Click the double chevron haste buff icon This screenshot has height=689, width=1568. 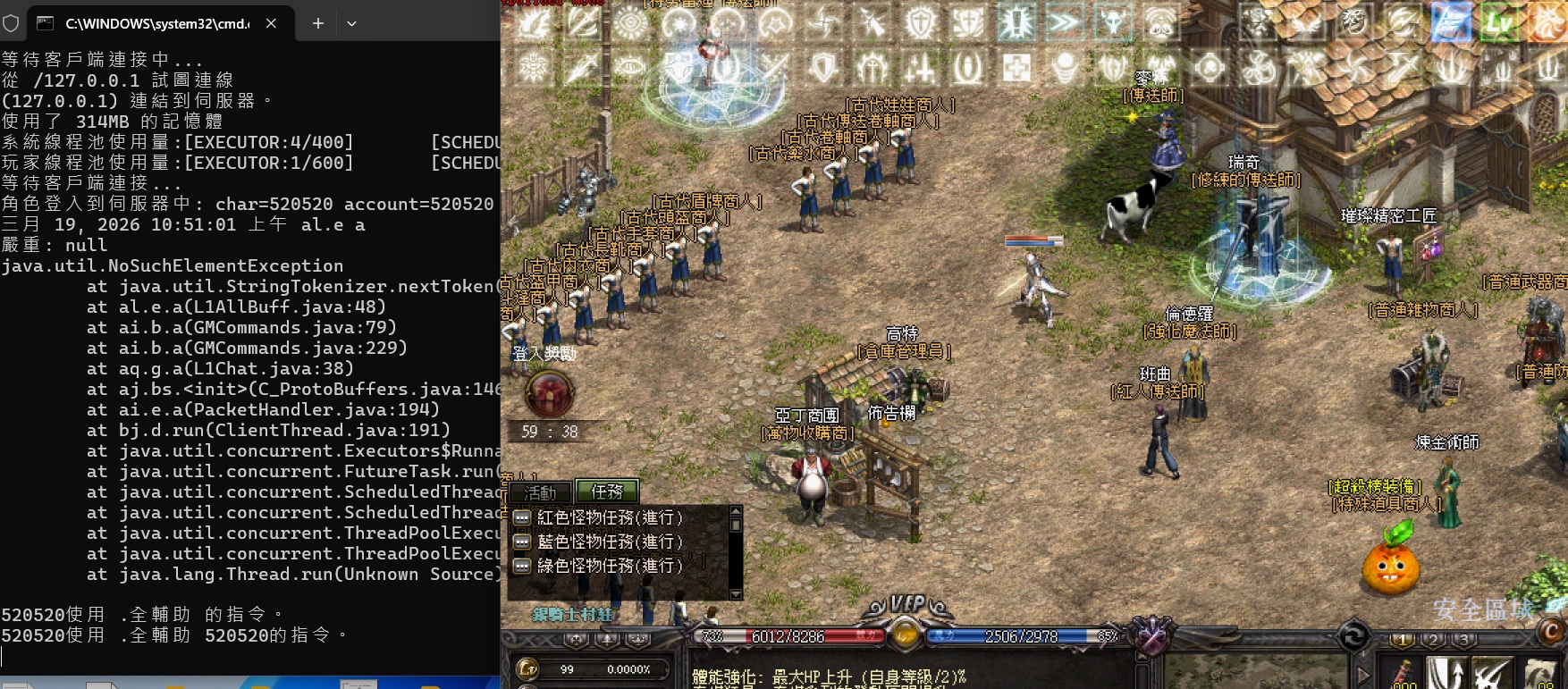coord(1064,22)
